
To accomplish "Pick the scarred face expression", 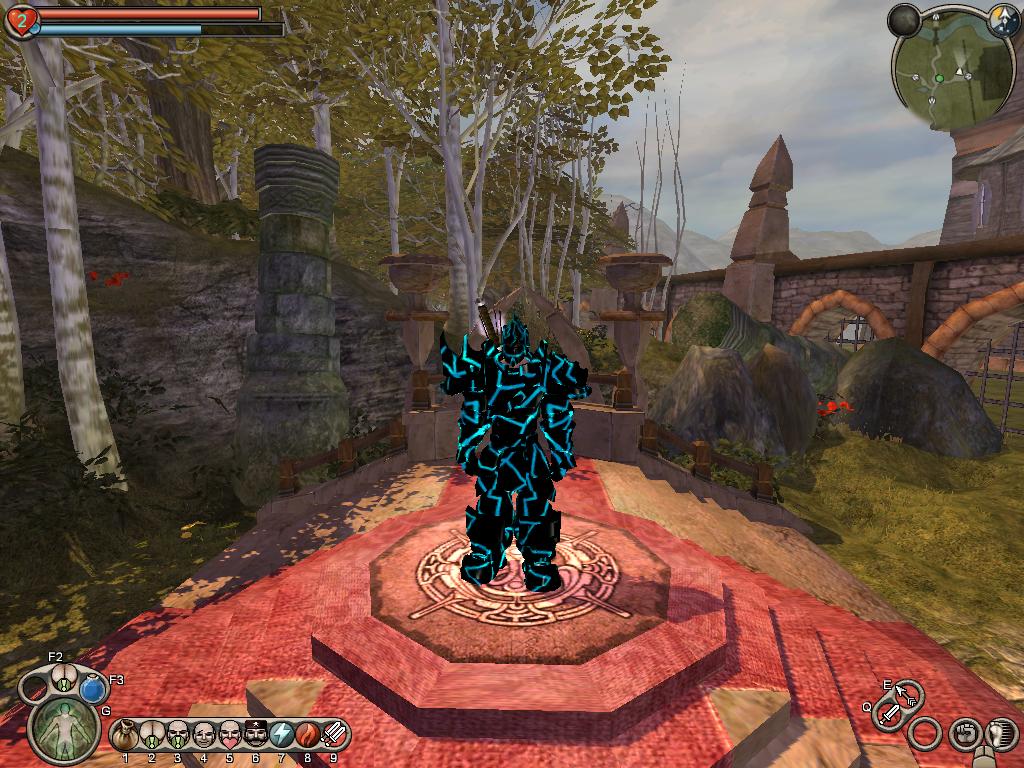I will 203,735.
